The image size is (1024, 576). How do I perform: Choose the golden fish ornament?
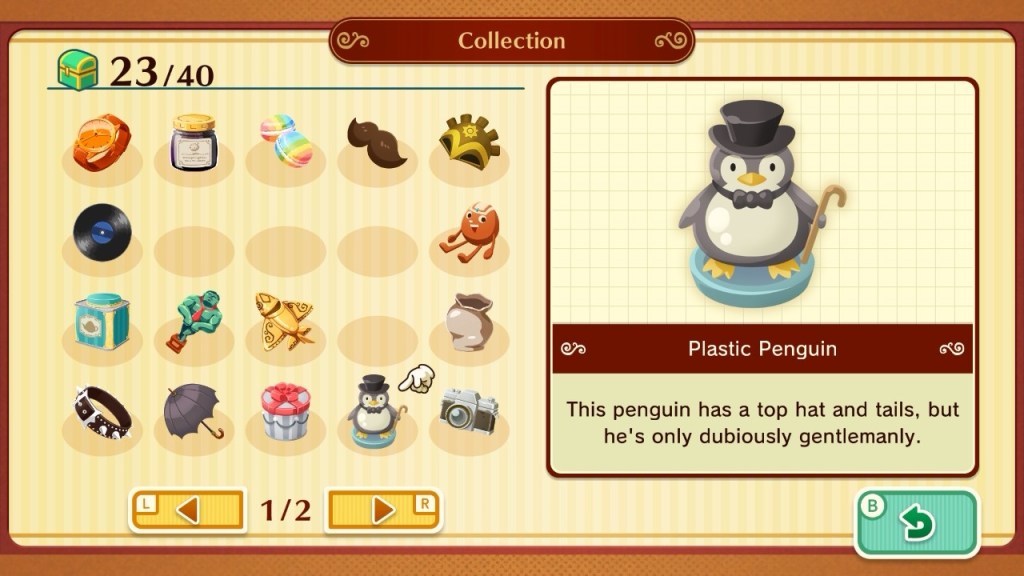click(284, 320)
